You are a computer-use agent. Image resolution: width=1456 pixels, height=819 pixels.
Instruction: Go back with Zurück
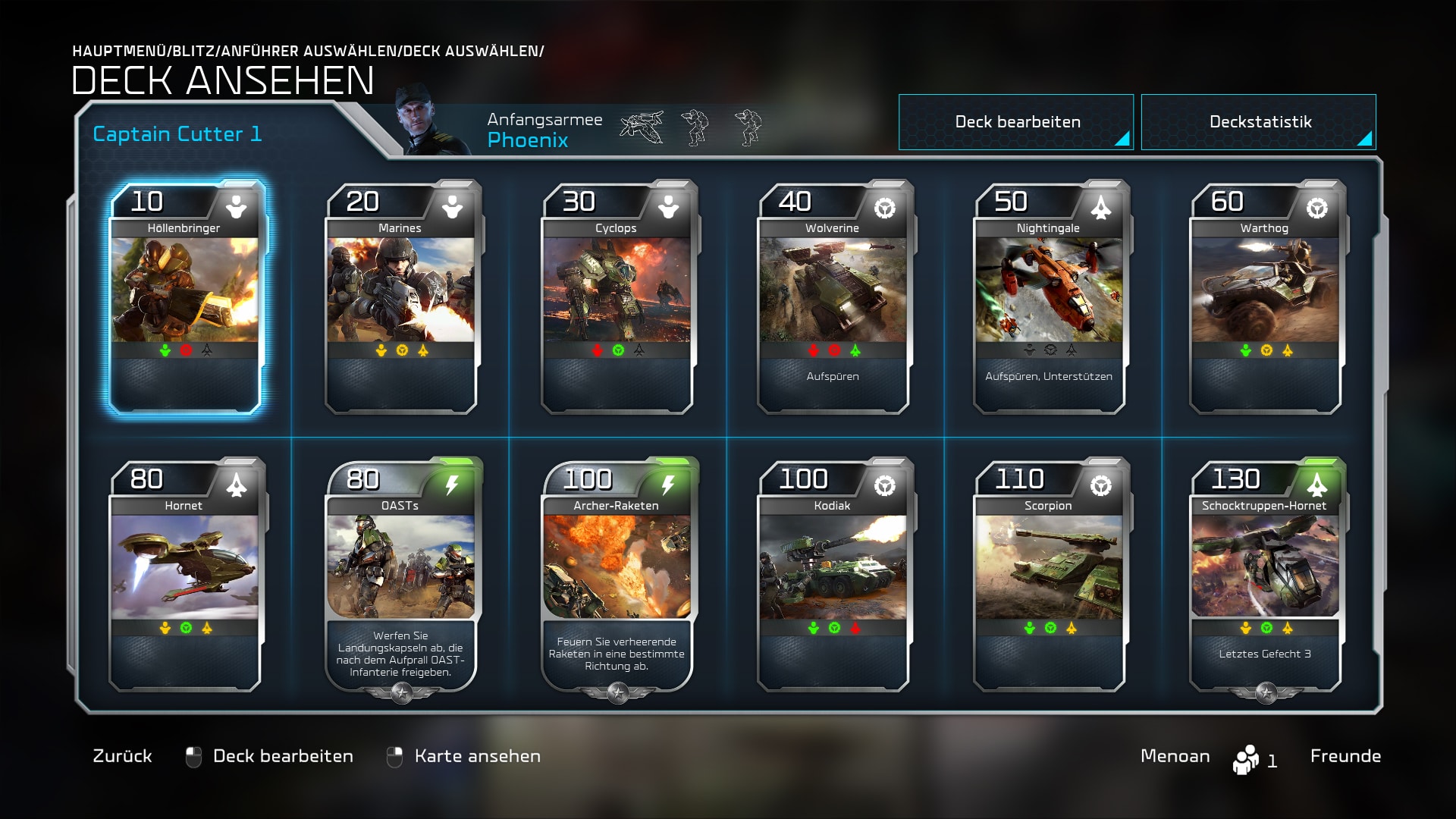pyautogui.click(x=122, y=756)
